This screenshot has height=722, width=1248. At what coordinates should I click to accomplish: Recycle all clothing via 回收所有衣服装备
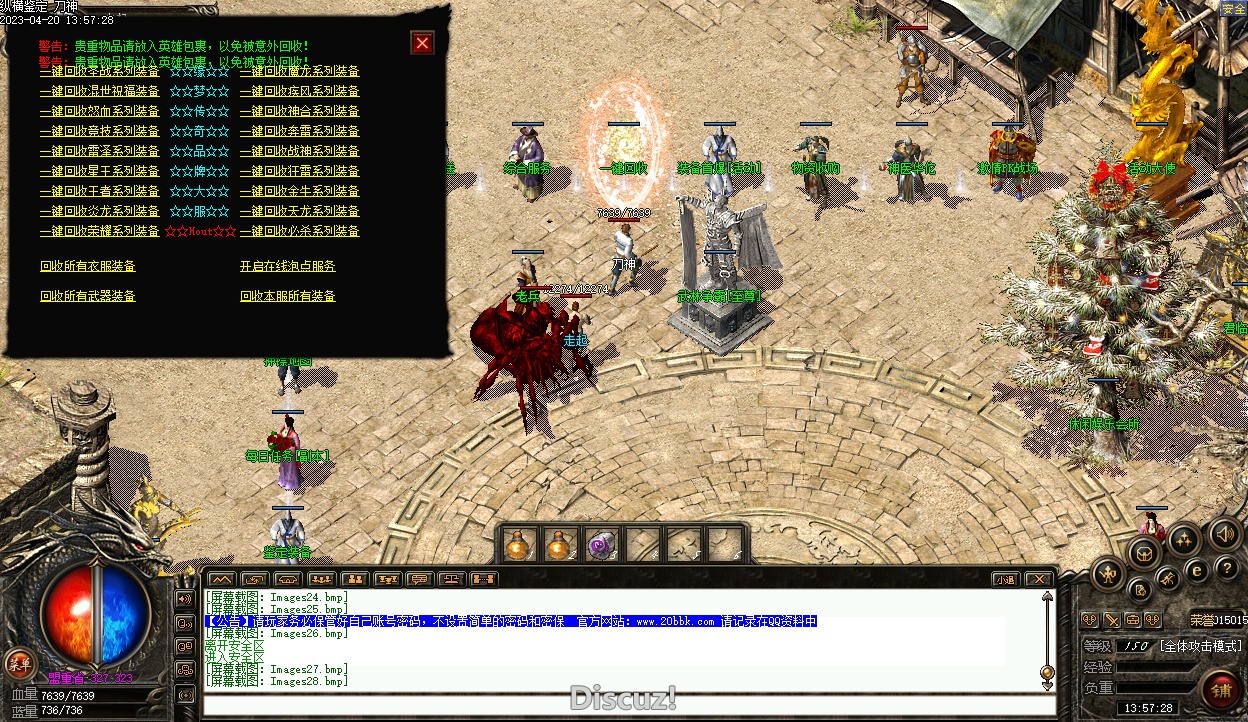(87, 266)
